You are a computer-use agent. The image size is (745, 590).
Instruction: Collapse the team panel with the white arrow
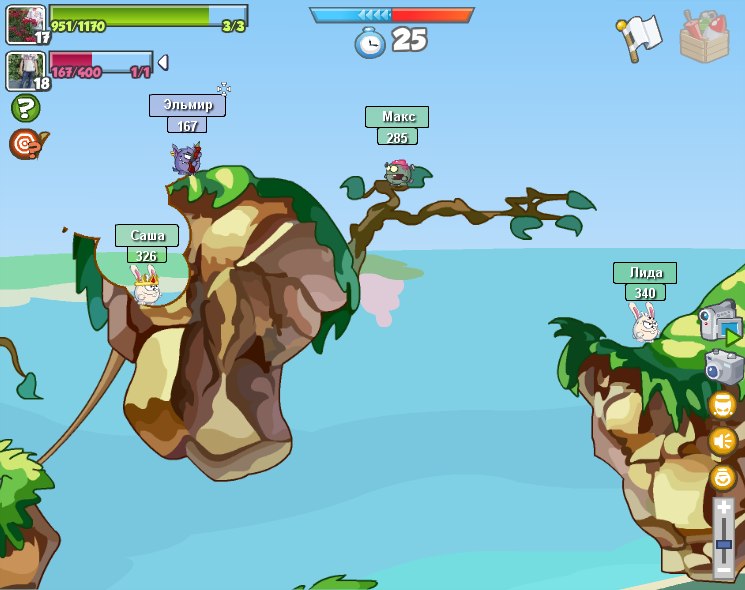[x=163, y=62]
